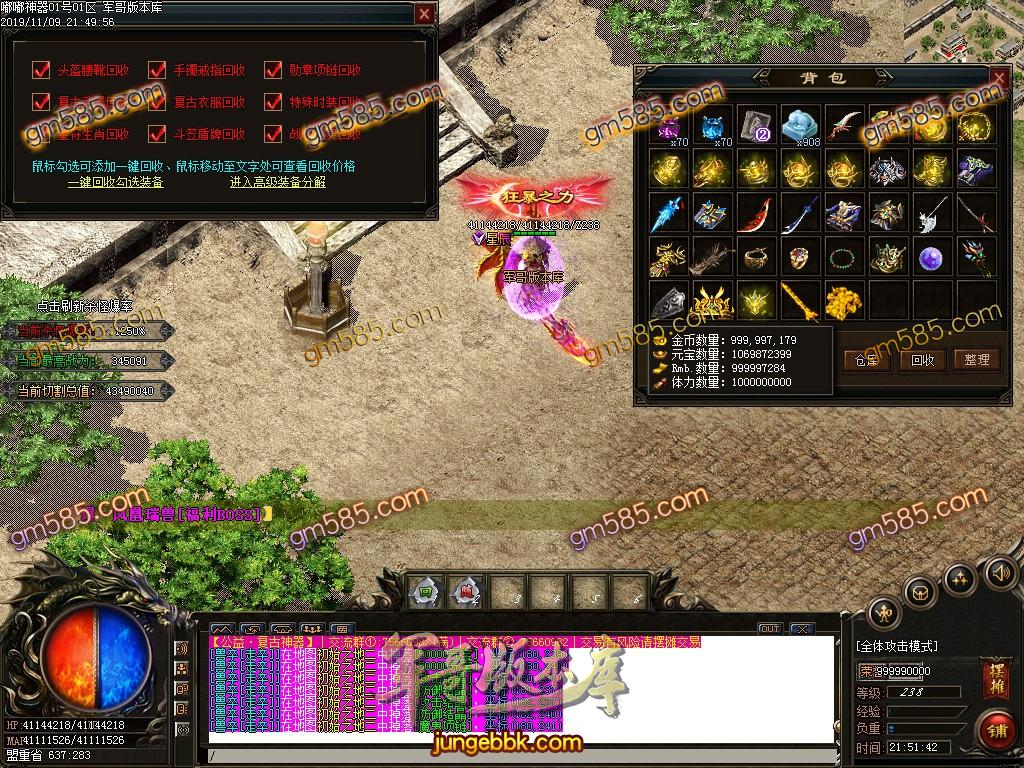This screenshot has width=1024, height=768.
Task: Pick the green bead bracelet item
Action: [x=844, y=256]
